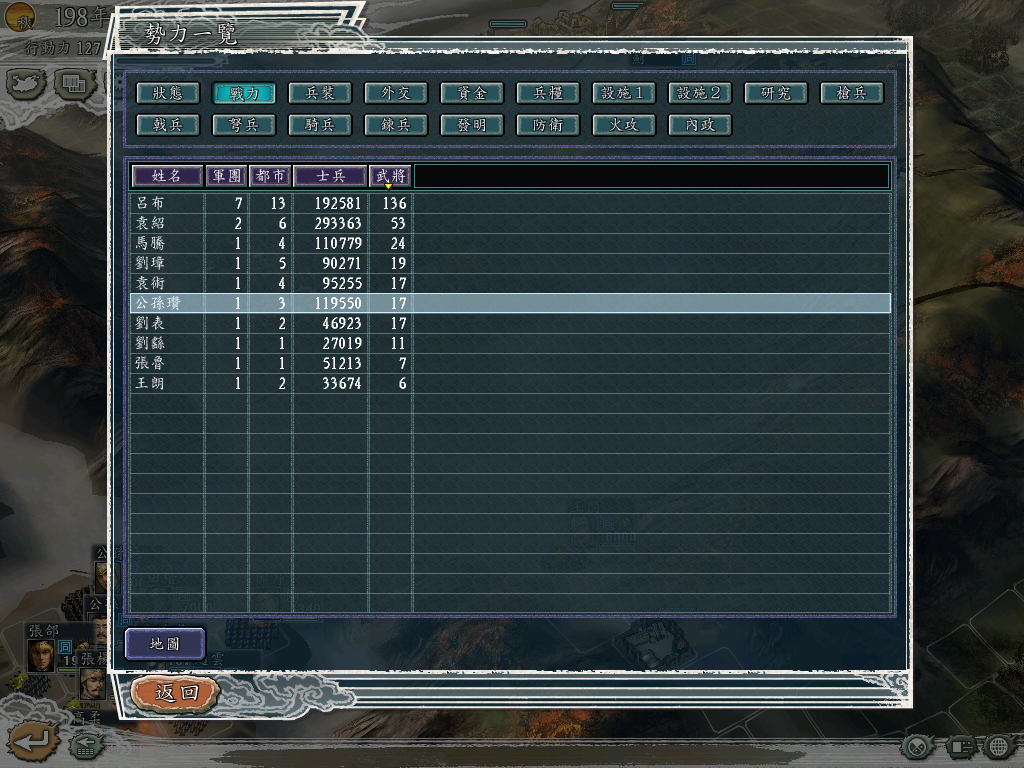The width and height of the screenshot is (1024, 768).
Task: Show the 研究 research tab
Action: click(775, 93)
